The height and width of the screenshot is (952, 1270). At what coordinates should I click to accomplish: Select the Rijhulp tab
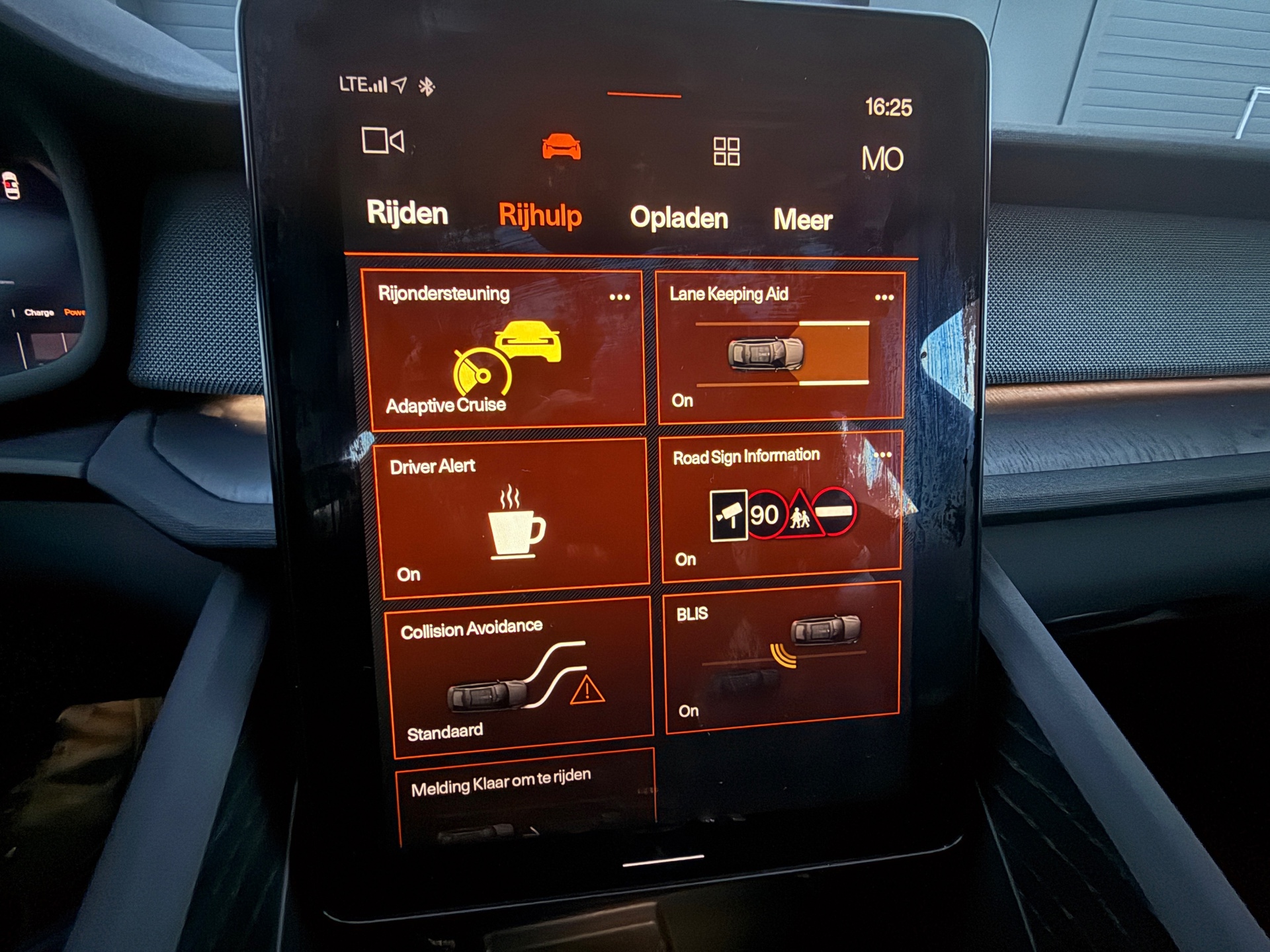(540, 216)
